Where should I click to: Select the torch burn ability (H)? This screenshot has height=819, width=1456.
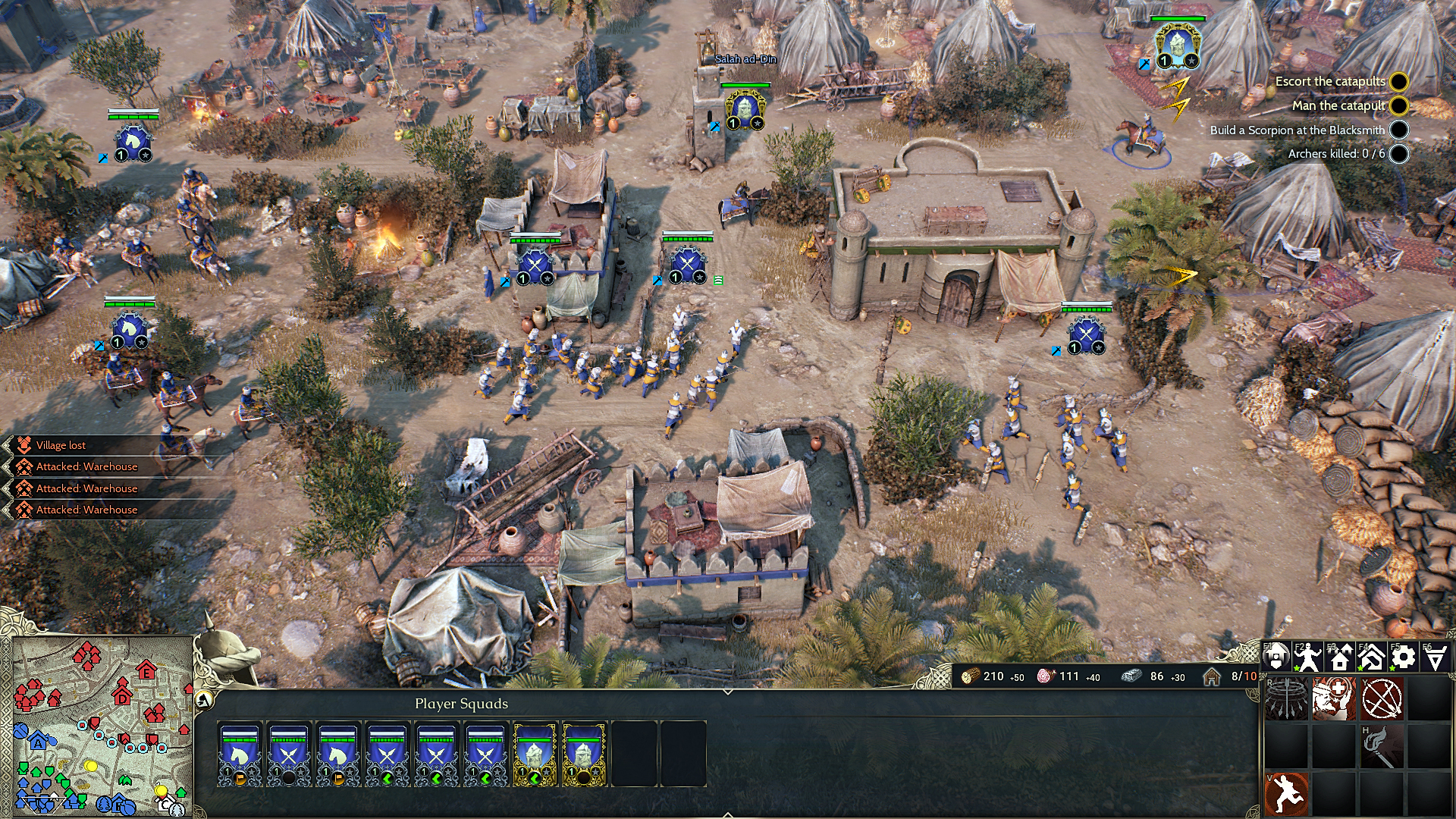click(1382, 746)
